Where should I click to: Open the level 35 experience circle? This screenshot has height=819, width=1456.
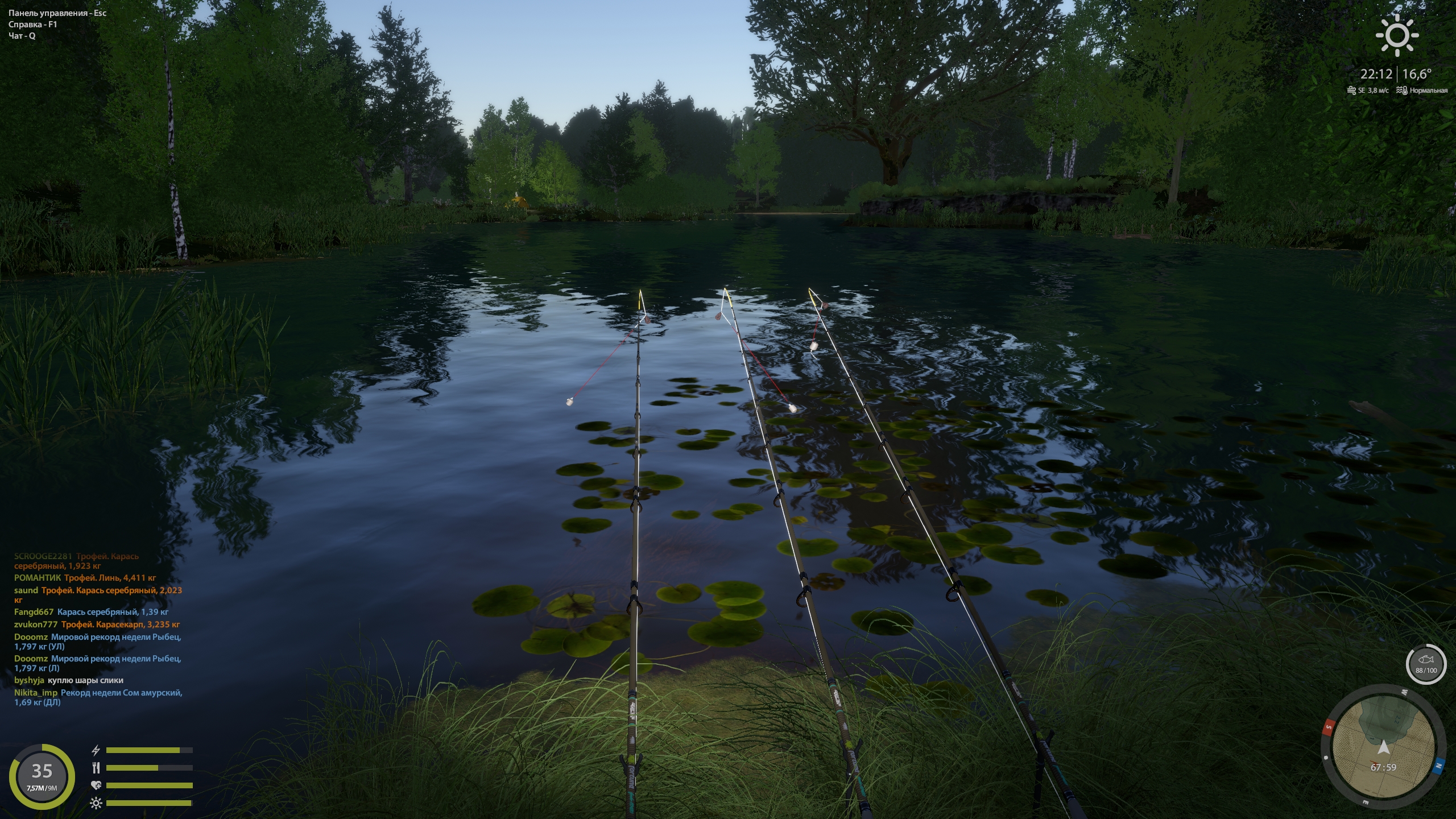tap(42, 776)
